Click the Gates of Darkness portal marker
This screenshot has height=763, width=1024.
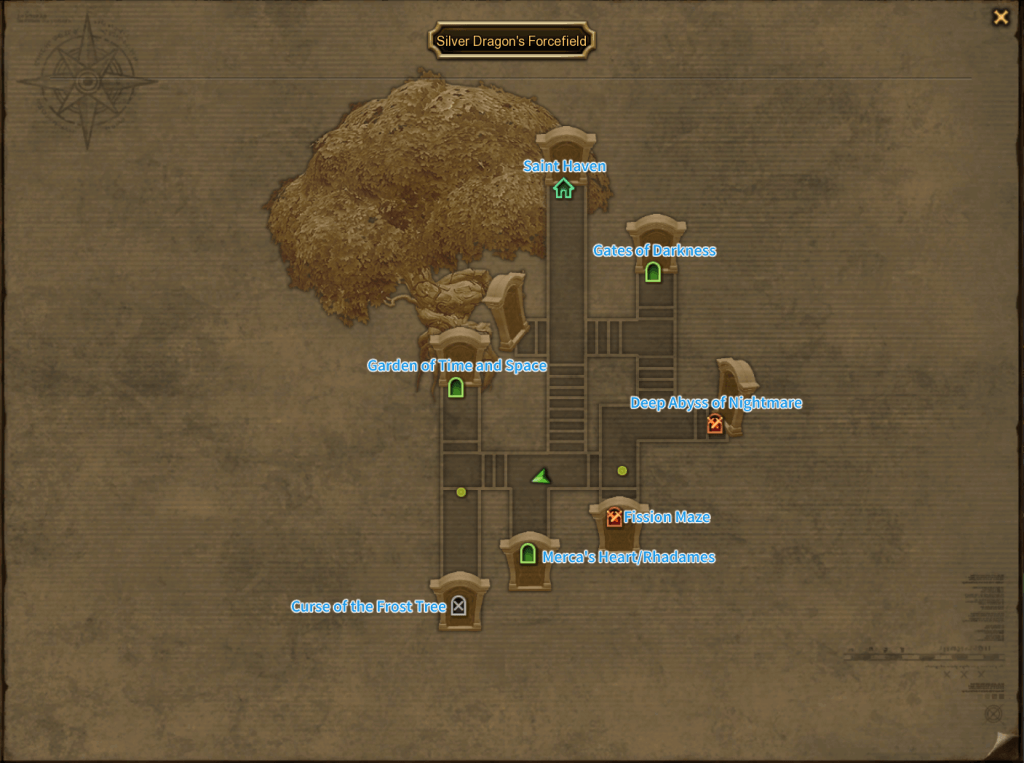[x=653, y=271]
